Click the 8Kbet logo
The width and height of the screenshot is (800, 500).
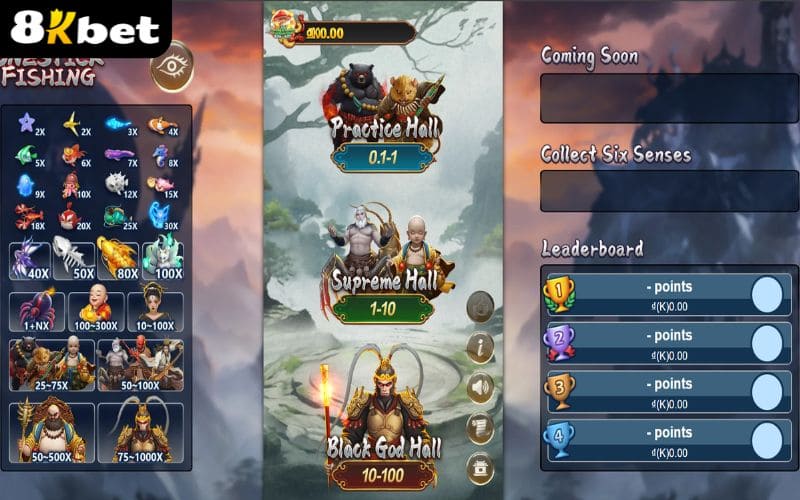(85, 28)
